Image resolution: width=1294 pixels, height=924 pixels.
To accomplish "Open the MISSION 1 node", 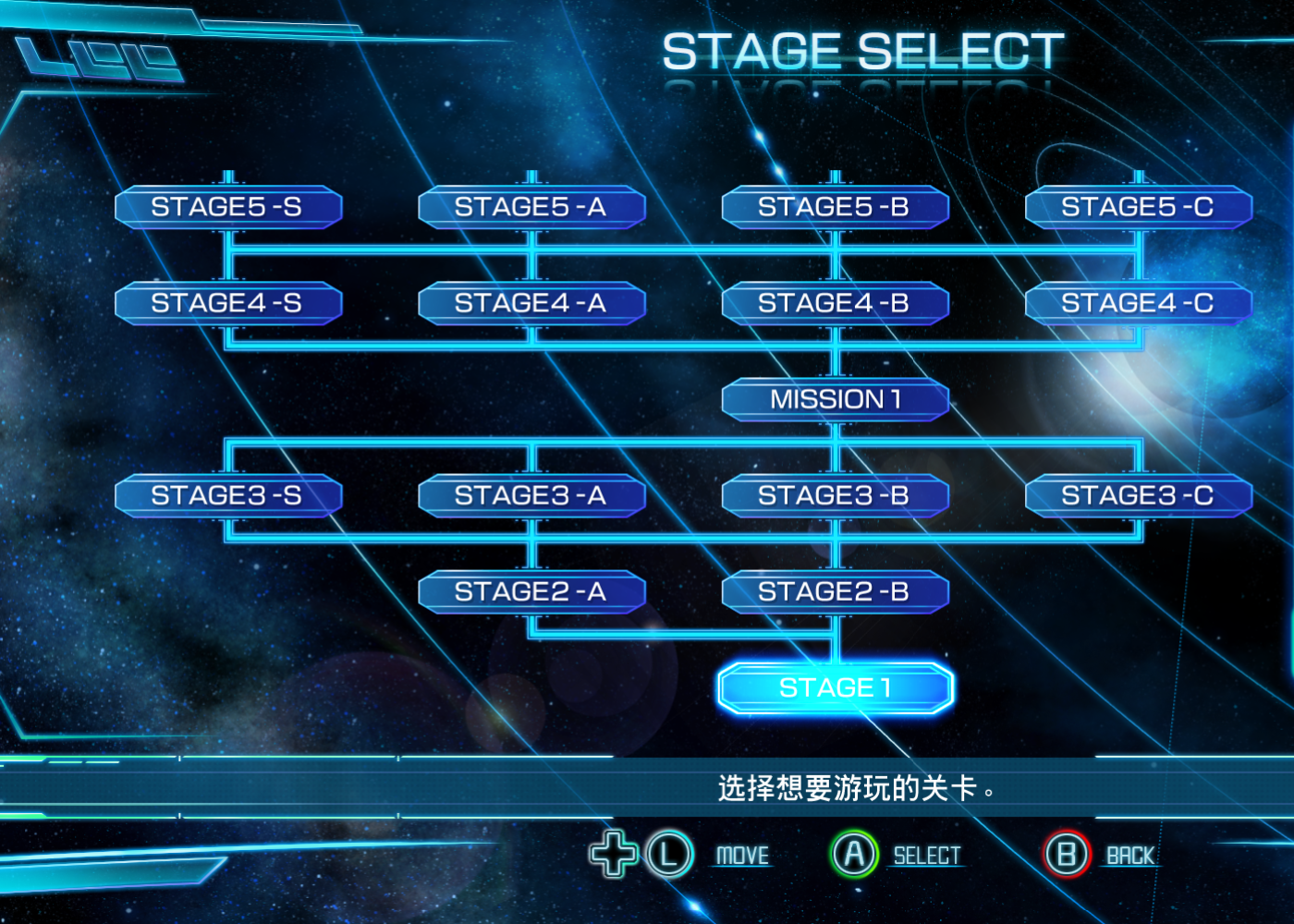I will 835,400.
